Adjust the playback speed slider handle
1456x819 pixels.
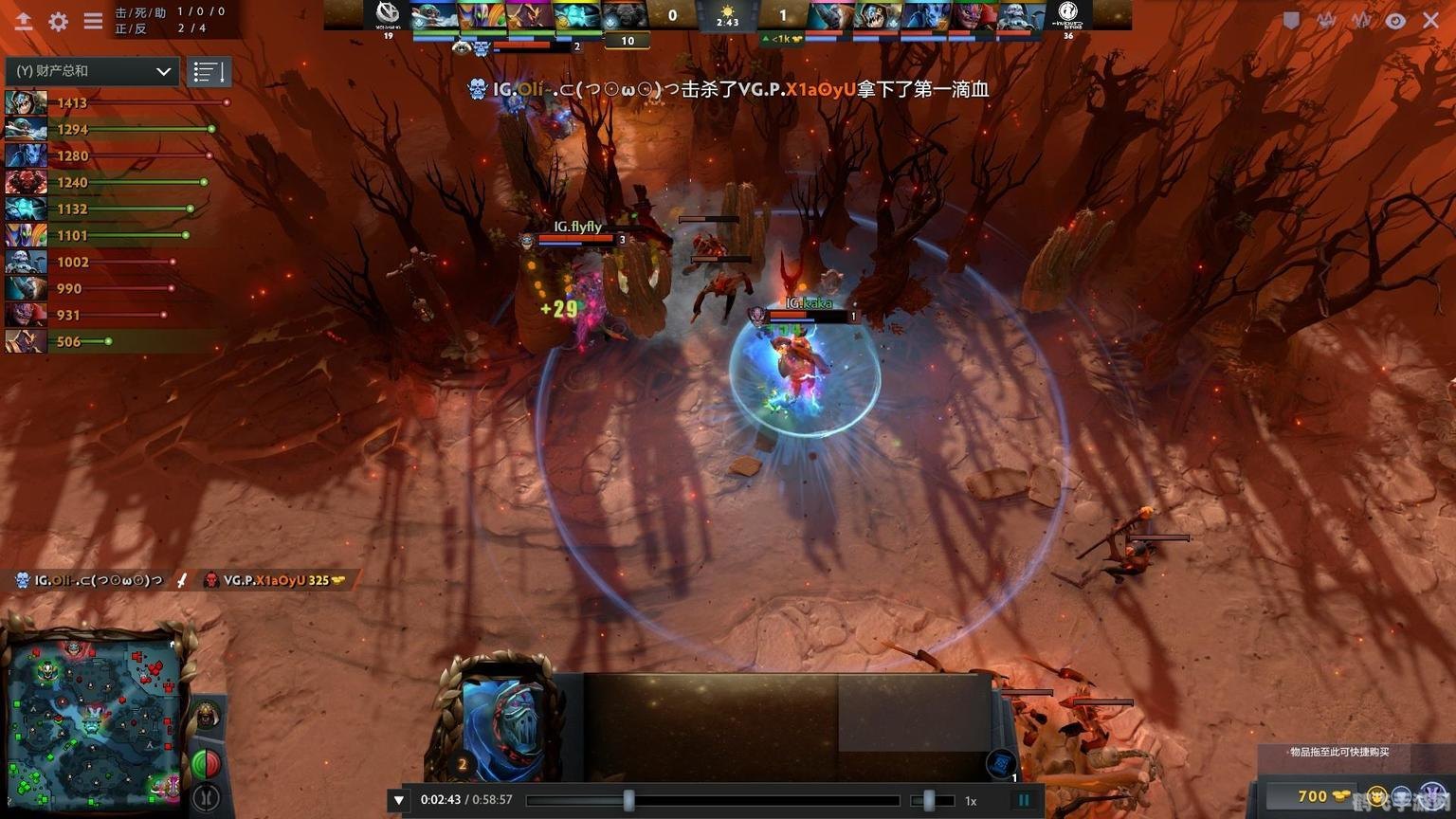click(x=929, y=800)
